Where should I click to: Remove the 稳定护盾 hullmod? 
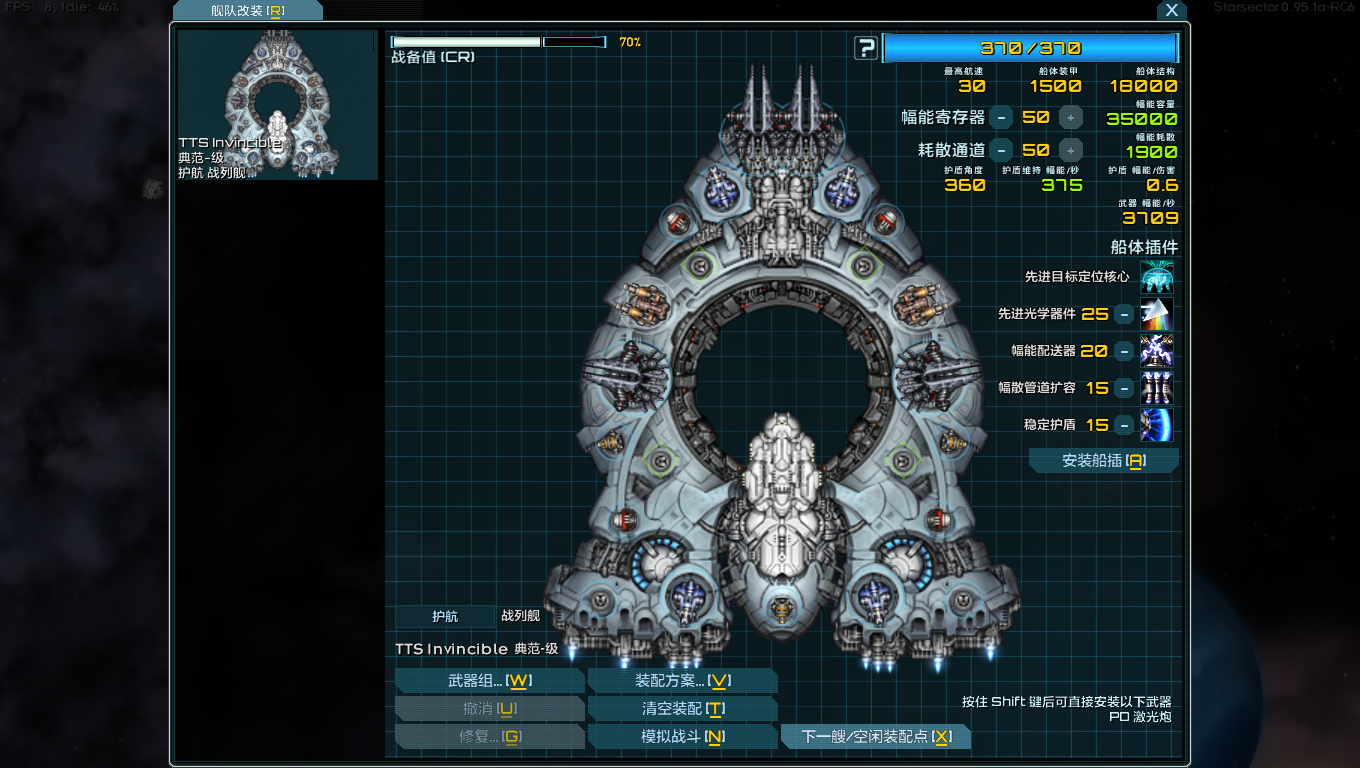1124,425
